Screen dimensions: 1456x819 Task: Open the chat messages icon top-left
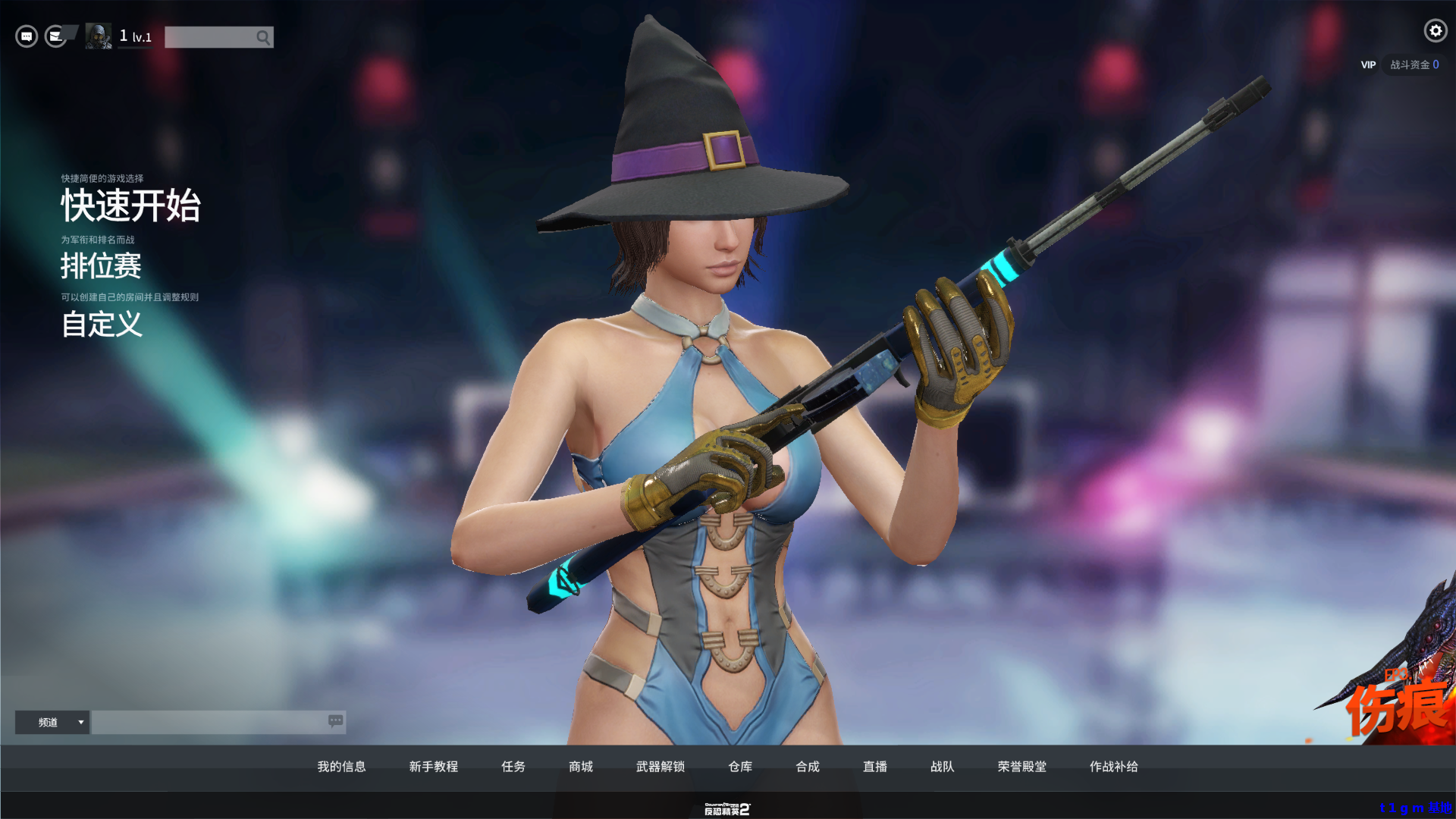click(x=26, y=36)
